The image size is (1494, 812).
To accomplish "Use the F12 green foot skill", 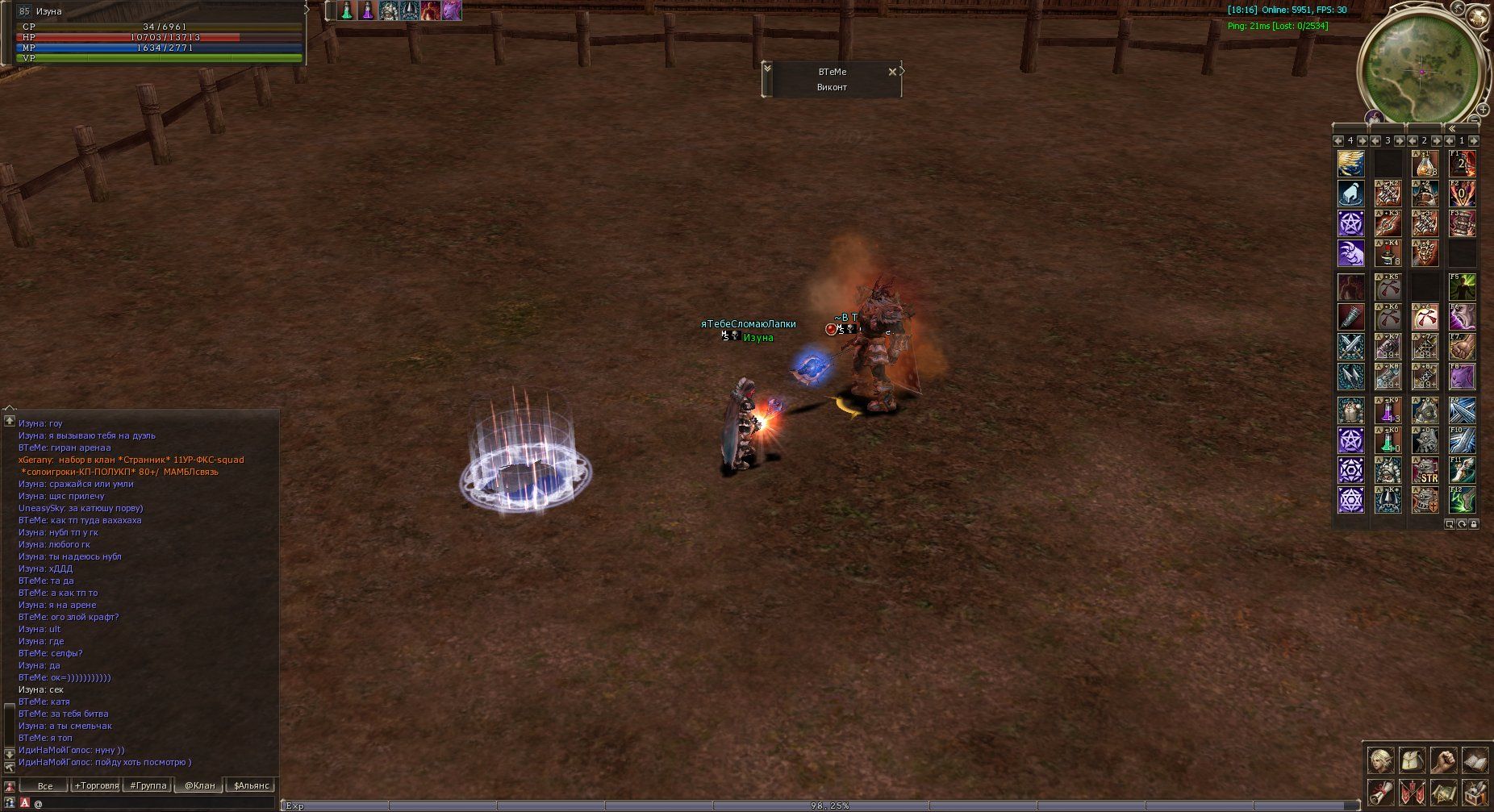I will (x=1462, y=500).
